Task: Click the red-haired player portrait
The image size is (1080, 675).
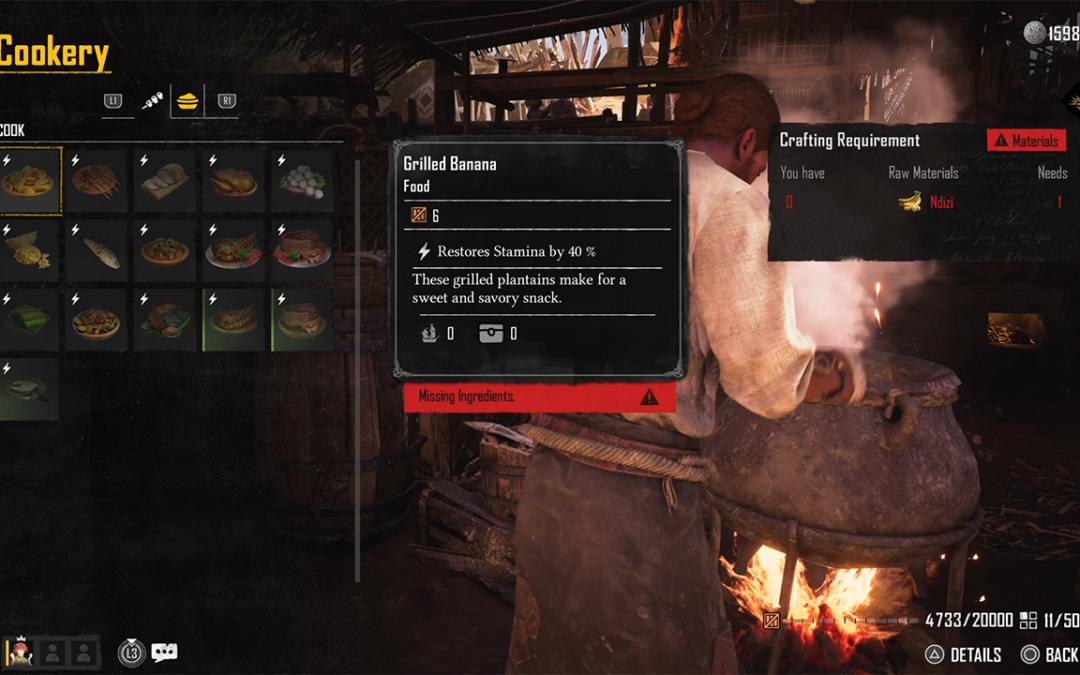Action: tap(19, 652)
